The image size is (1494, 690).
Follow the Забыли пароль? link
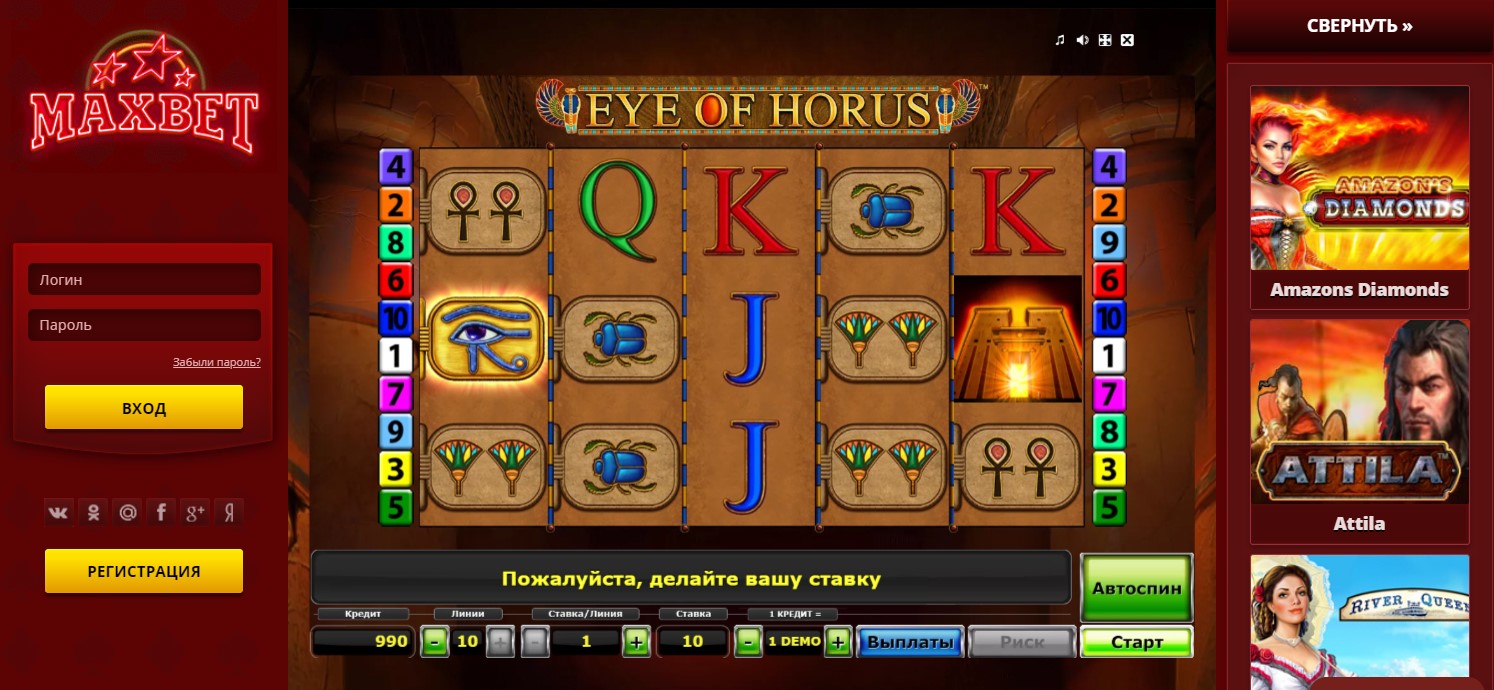[x=216, y=362]
